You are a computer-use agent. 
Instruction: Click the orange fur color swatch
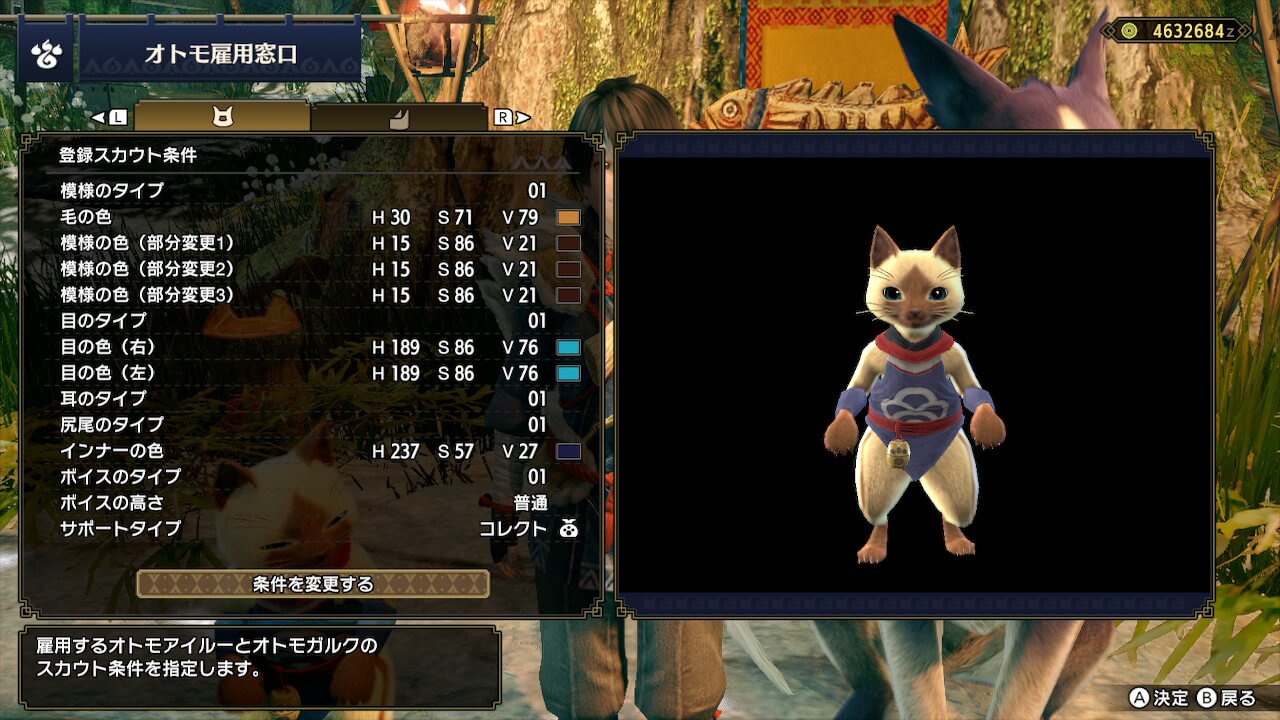568,217
